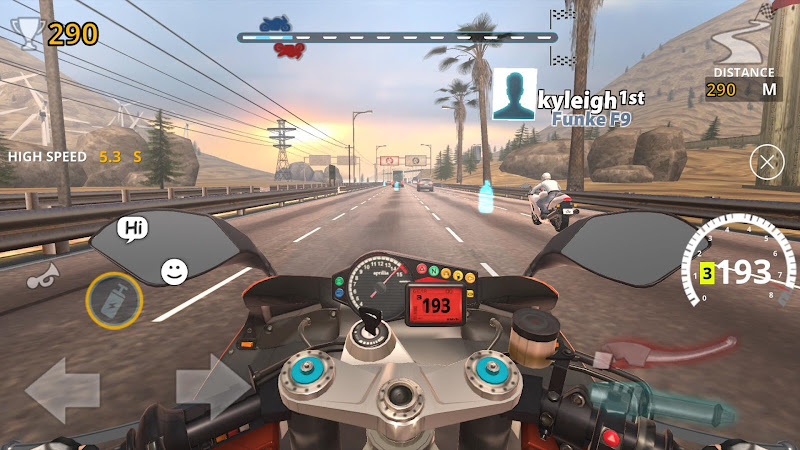
Task: Click the circled X button
Action: click(767, 162)
